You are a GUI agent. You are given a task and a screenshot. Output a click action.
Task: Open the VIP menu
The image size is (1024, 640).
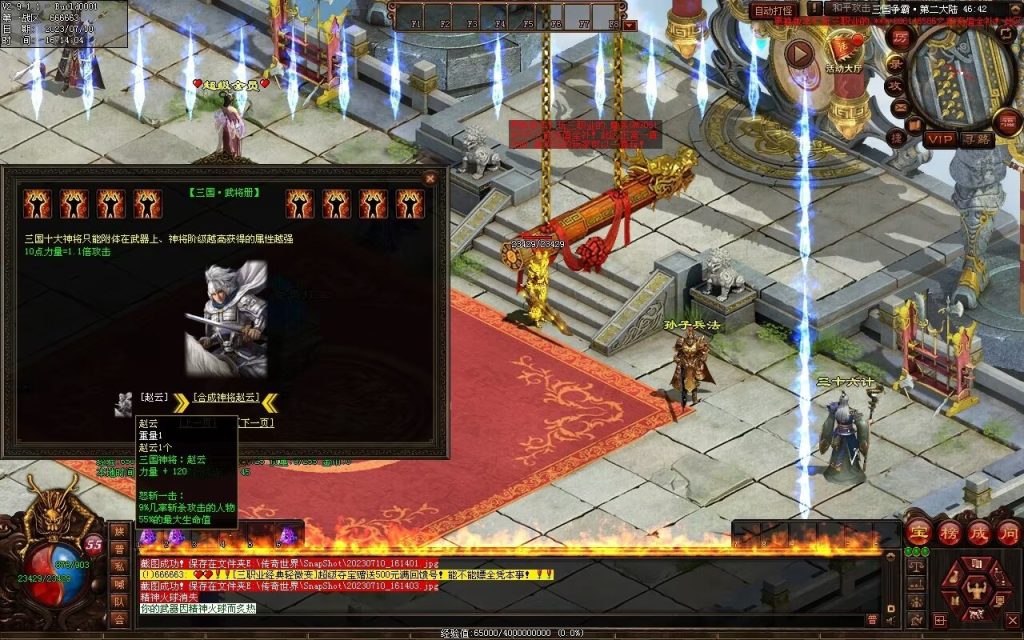pos(939,139)
